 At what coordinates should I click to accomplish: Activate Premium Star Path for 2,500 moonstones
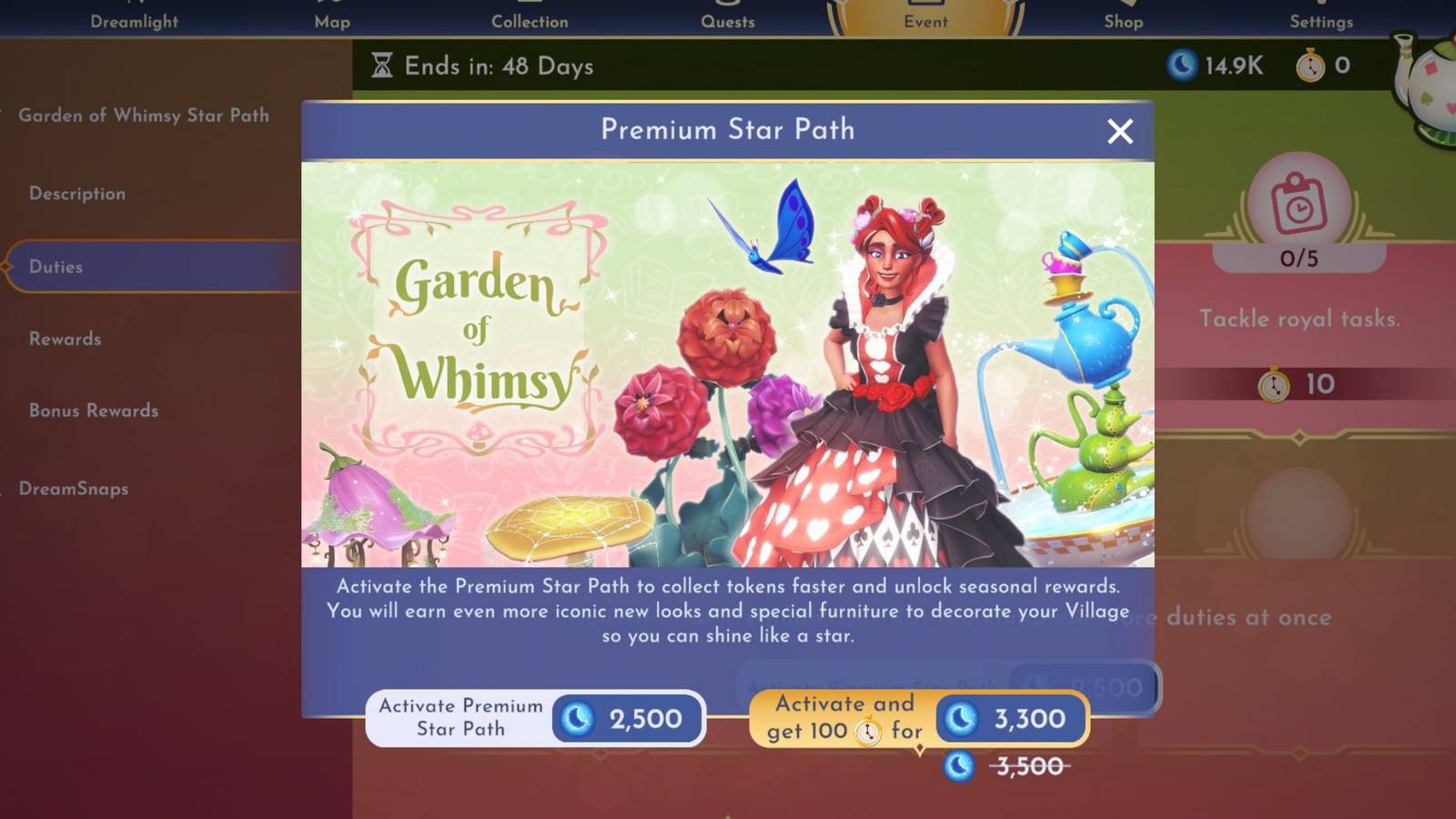(534, 719)
